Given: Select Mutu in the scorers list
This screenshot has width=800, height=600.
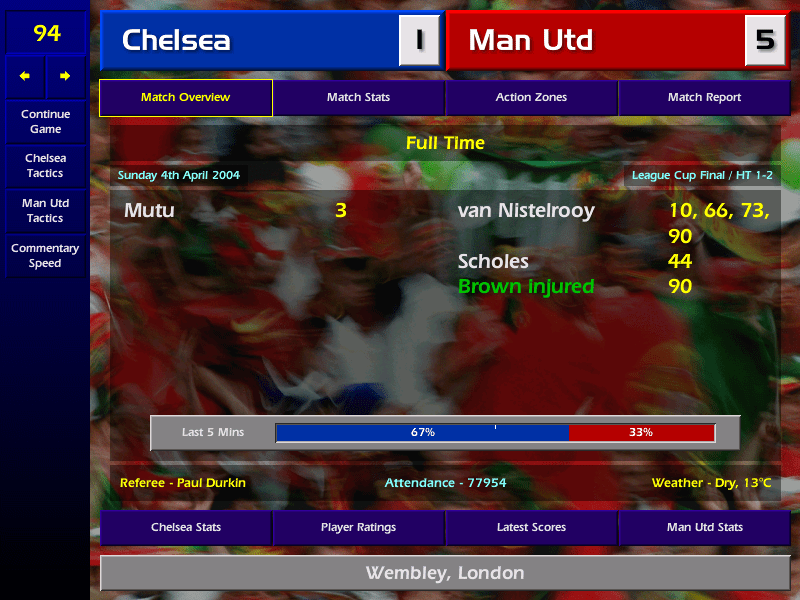Looking at the screenshot, I should click(149, 211).
